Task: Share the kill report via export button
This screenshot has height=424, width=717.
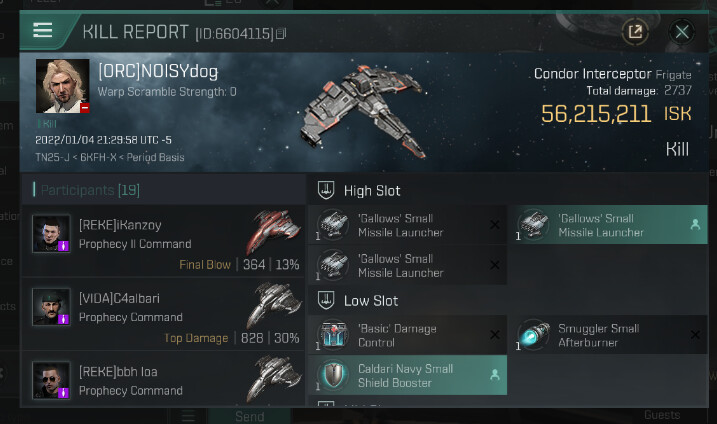Action: coord(634,31)
